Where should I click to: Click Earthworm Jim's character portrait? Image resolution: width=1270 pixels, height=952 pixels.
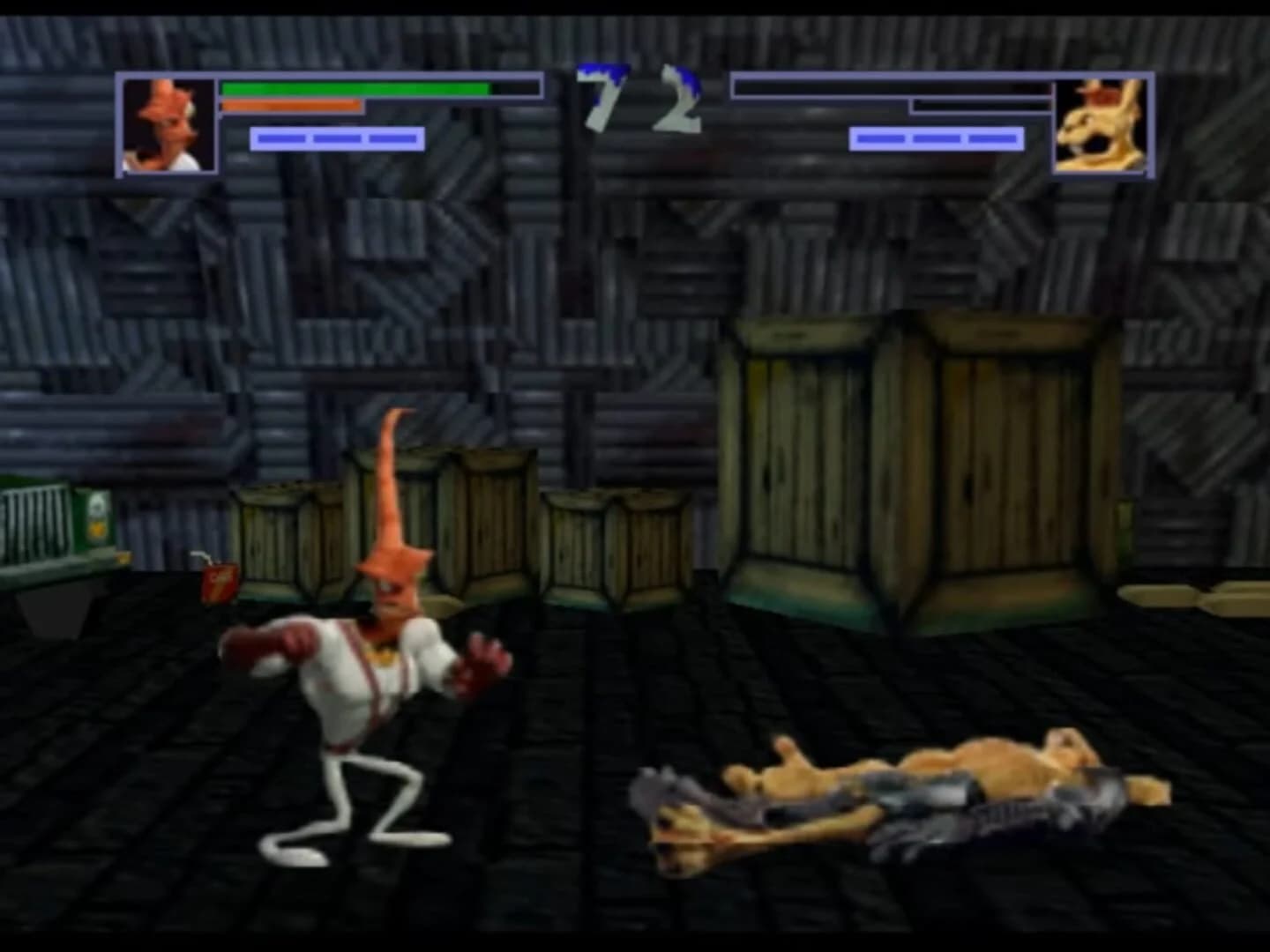coord(168,123)
